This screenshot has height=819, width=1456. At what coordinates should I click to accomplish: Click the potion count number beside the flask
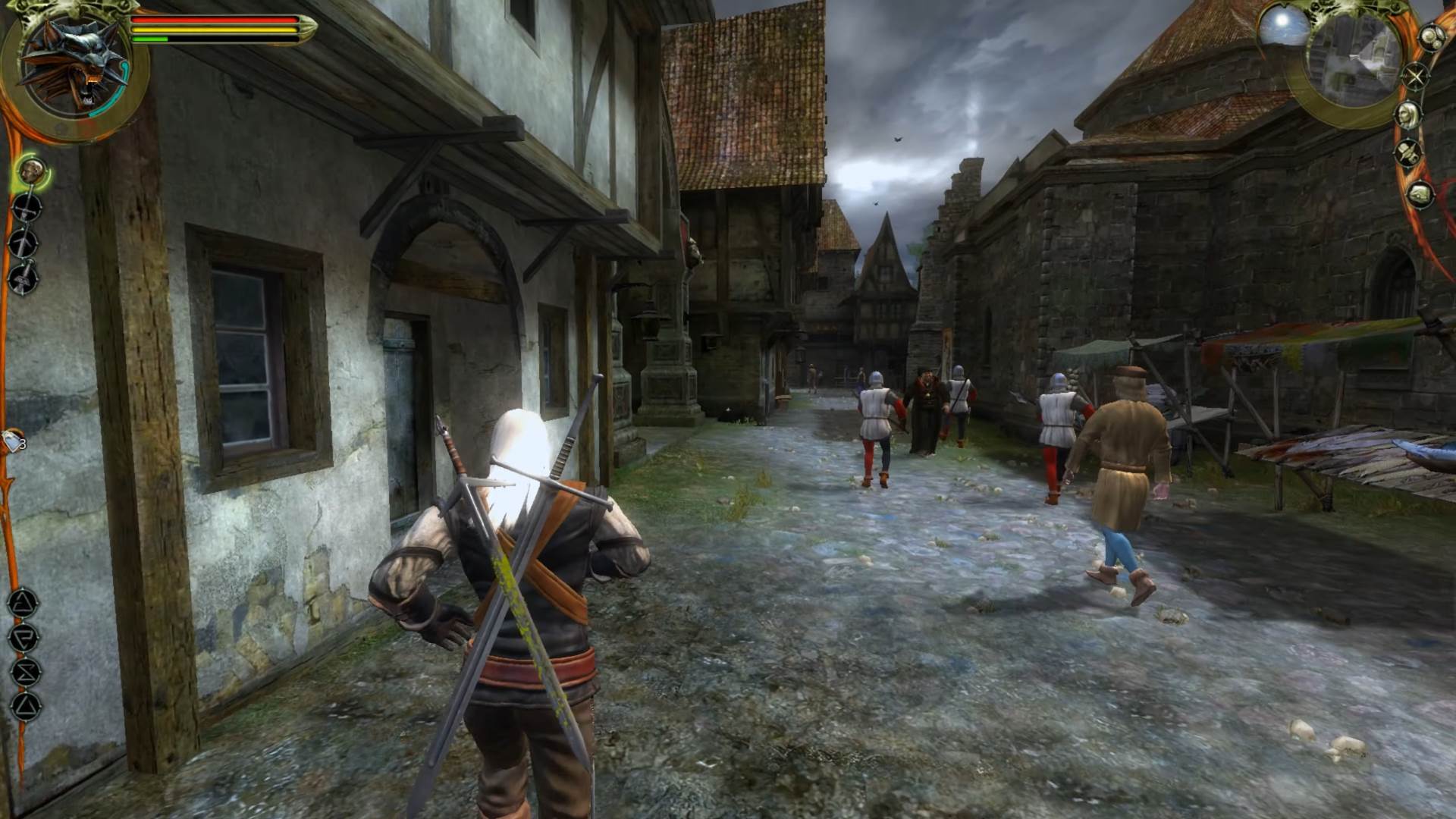23,444
